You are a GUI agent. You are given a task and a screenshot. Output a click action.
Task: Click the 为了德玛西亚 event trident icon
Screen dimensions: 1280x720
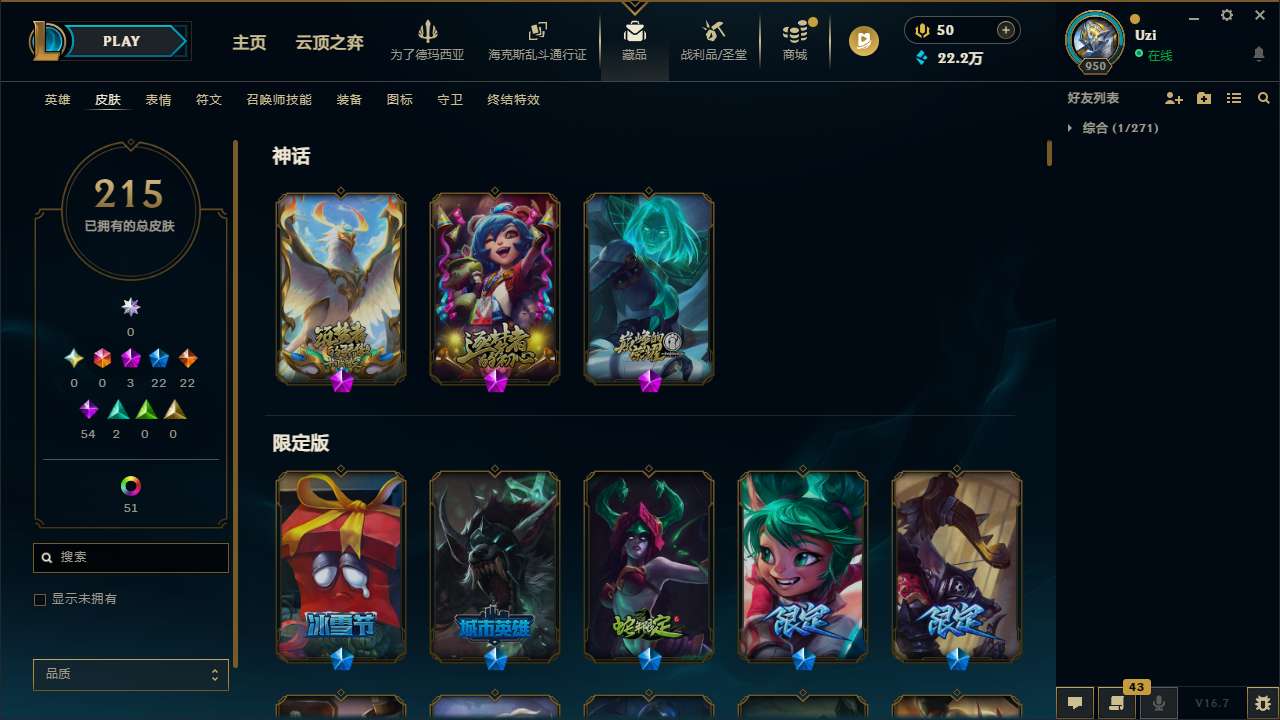tap(428, 37)
